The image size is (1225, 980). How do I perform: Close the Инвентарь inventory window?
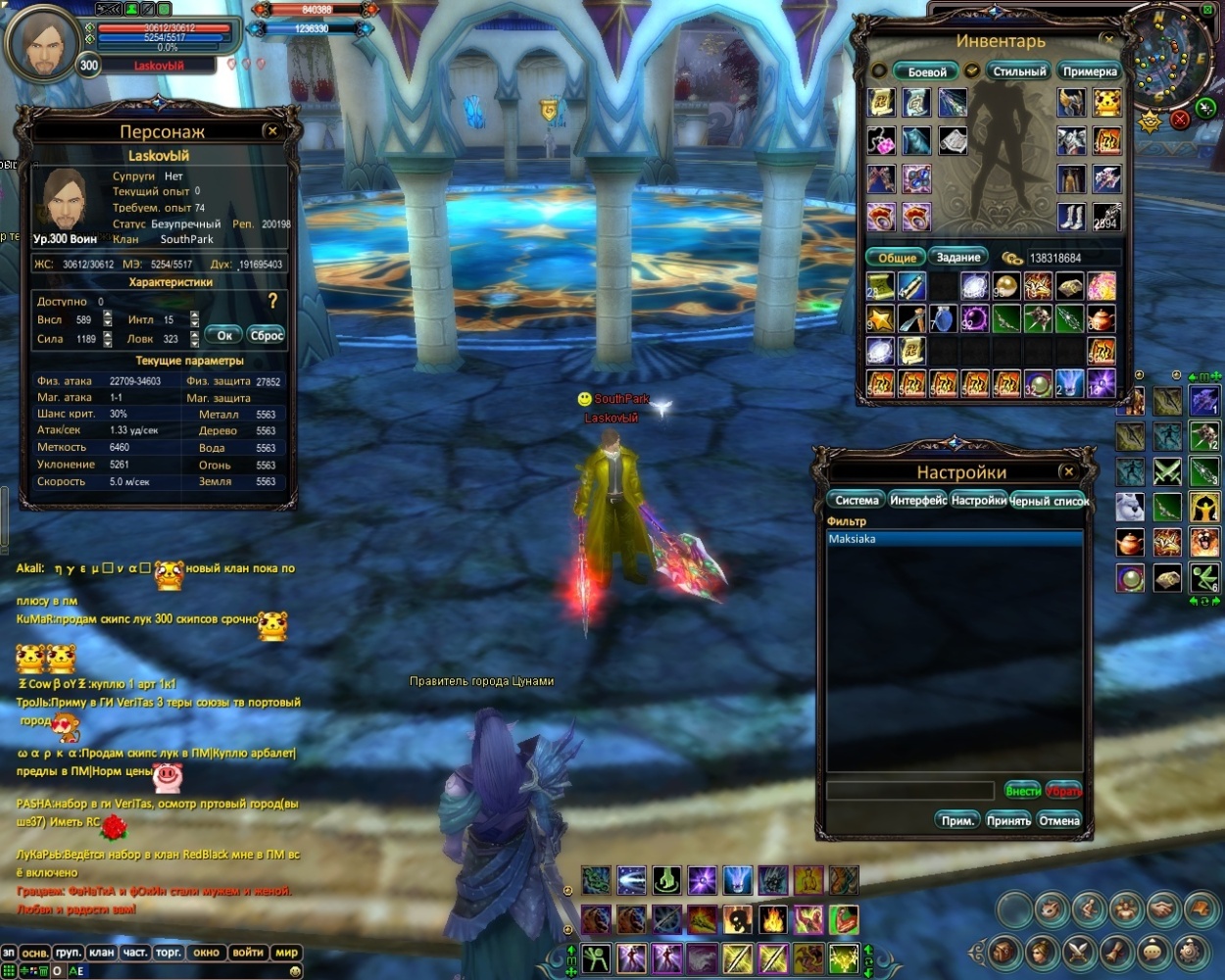pos(1108,39)
